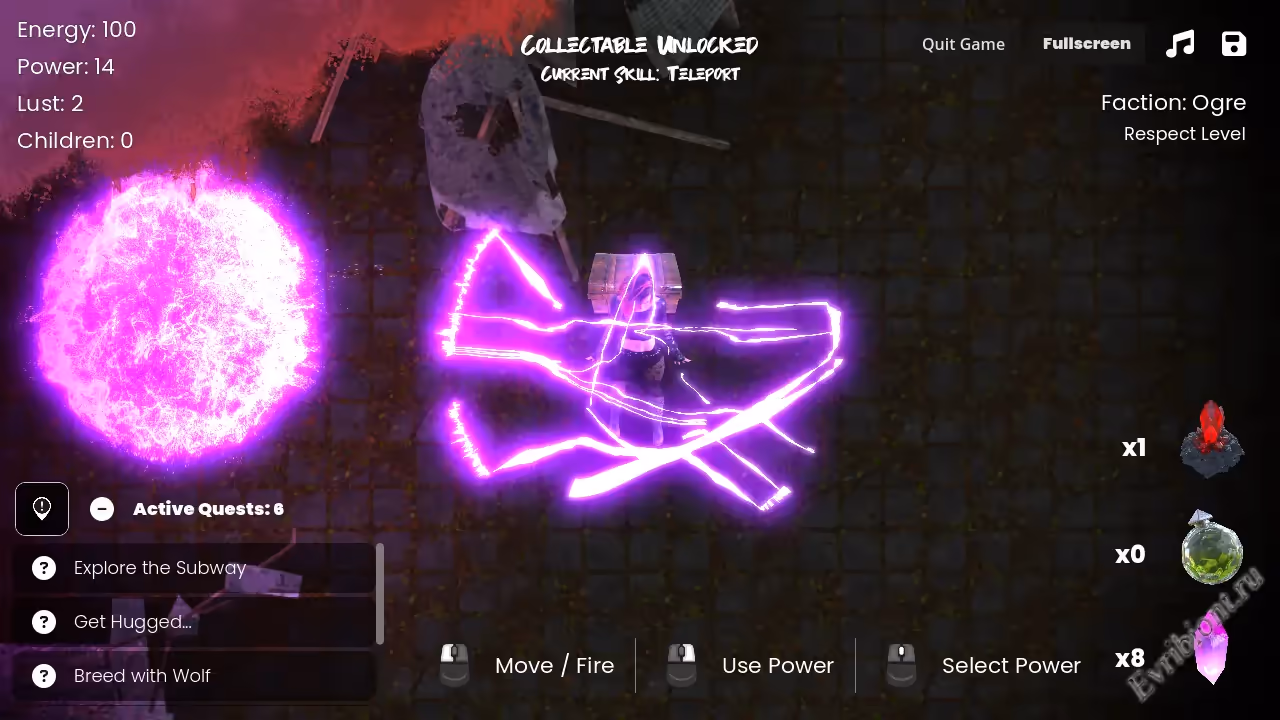Select the red crystal item
This screenshot has height=720, width=1280.
[x=1211, y=440]
